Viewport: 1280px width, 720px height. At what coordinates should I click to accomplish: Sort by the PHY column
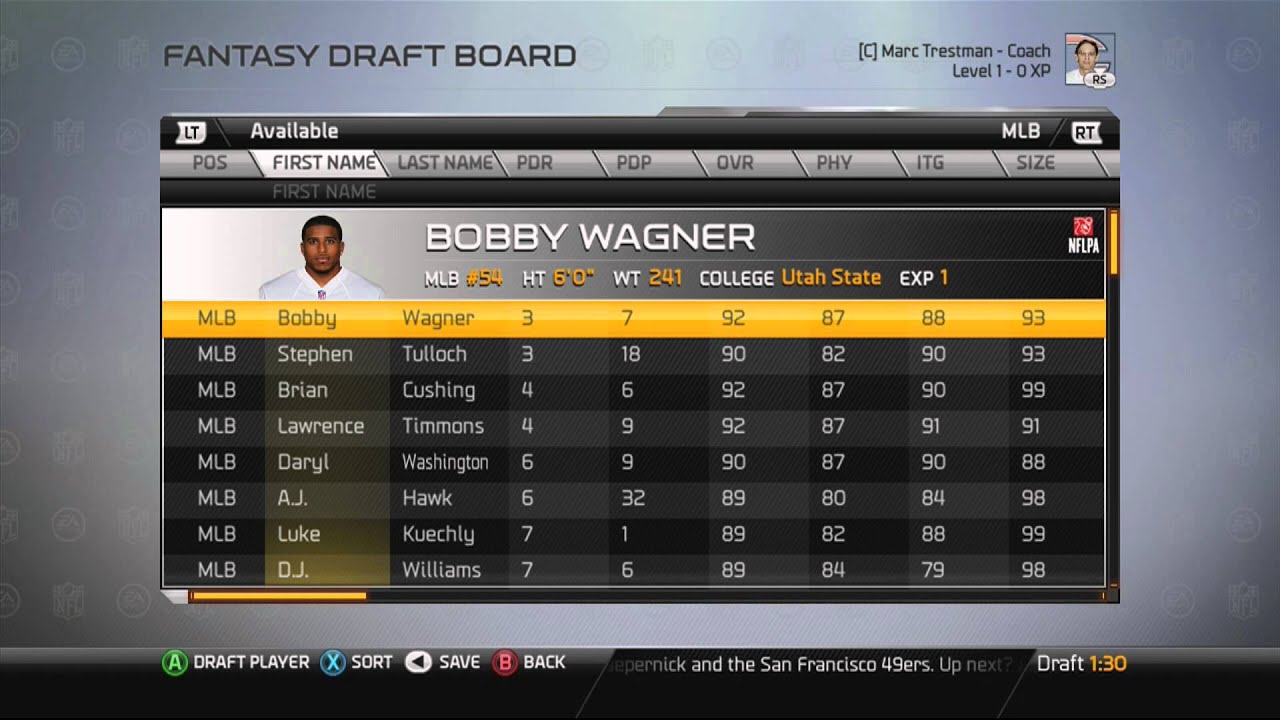(834, 163)
